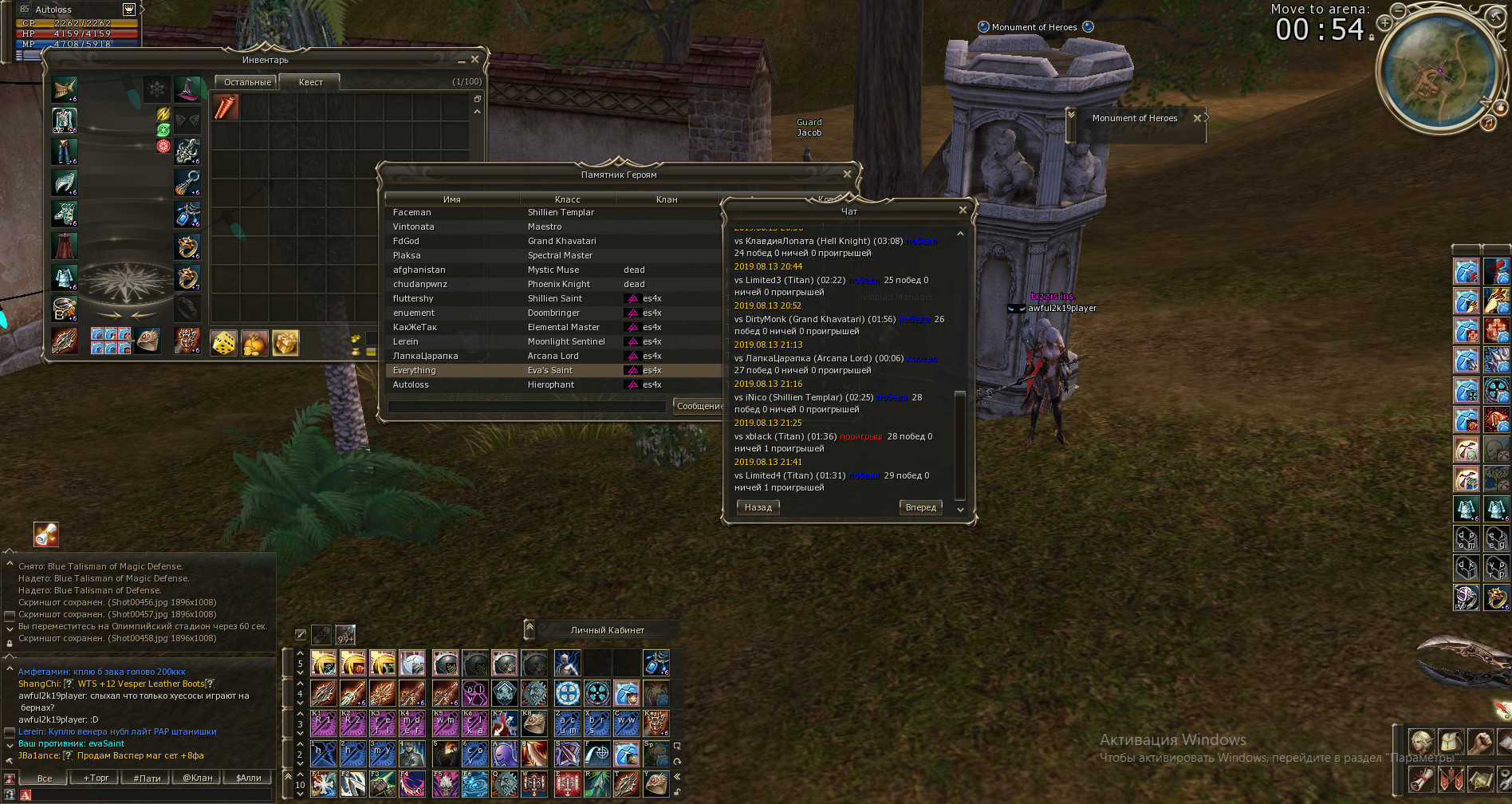Open the +Торг chat tab
The height and width of the screenshot is (804, 1512).
96,778
